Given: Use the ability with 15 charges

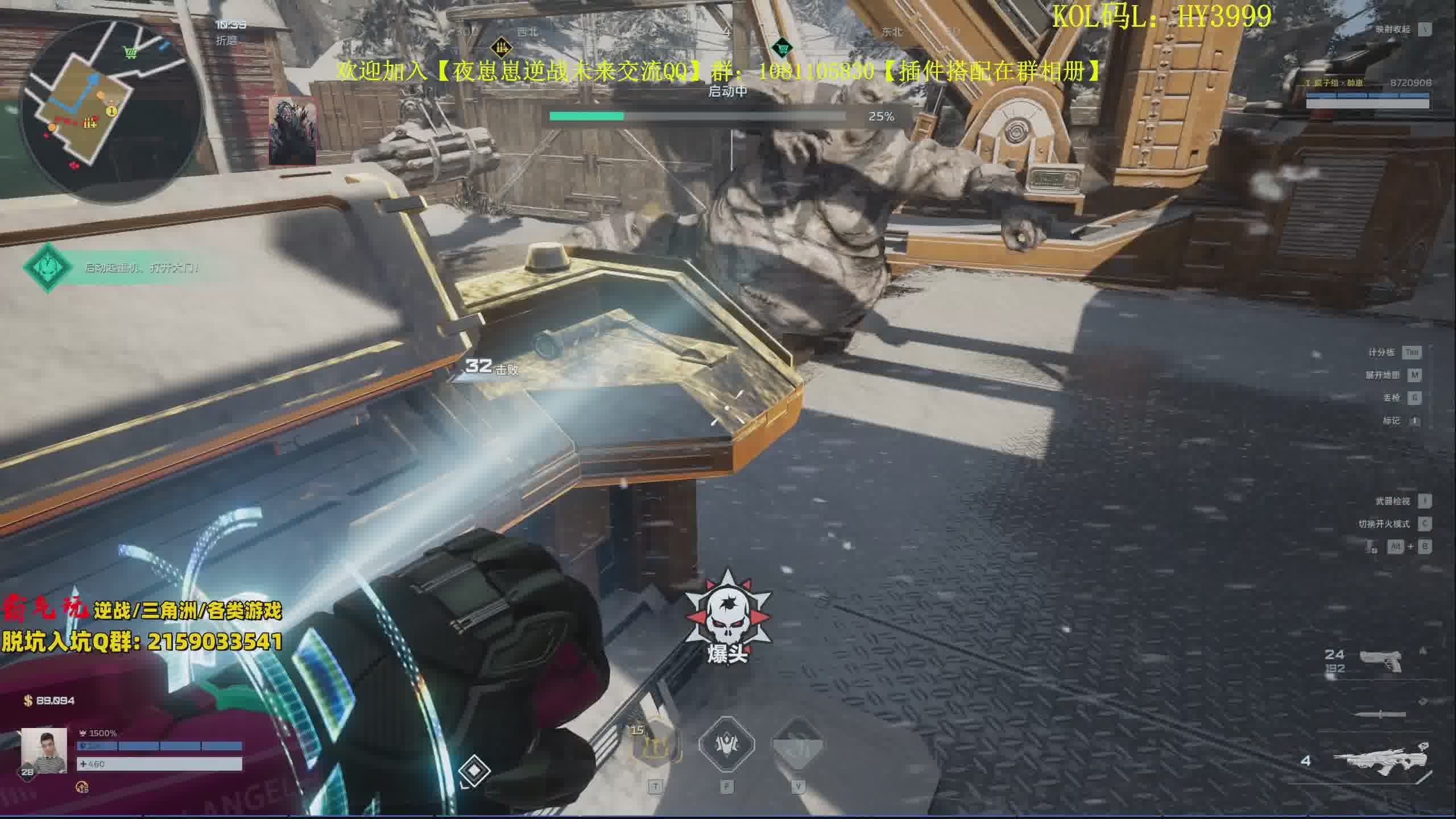Looking at the screenshot, I should 656,745.
